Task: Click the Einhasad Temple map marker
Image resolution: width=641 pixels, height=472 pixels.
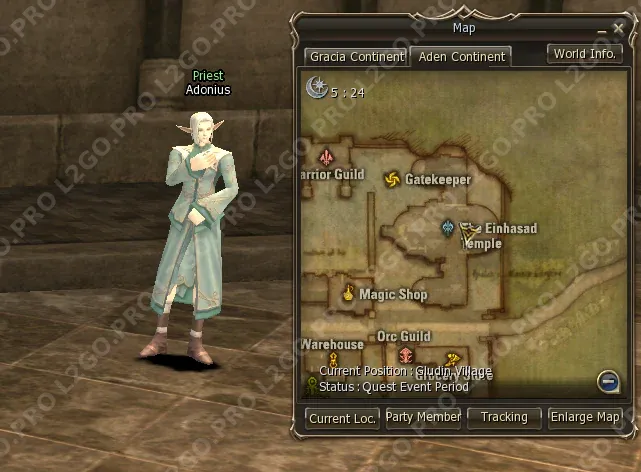Action: [449, 229]
